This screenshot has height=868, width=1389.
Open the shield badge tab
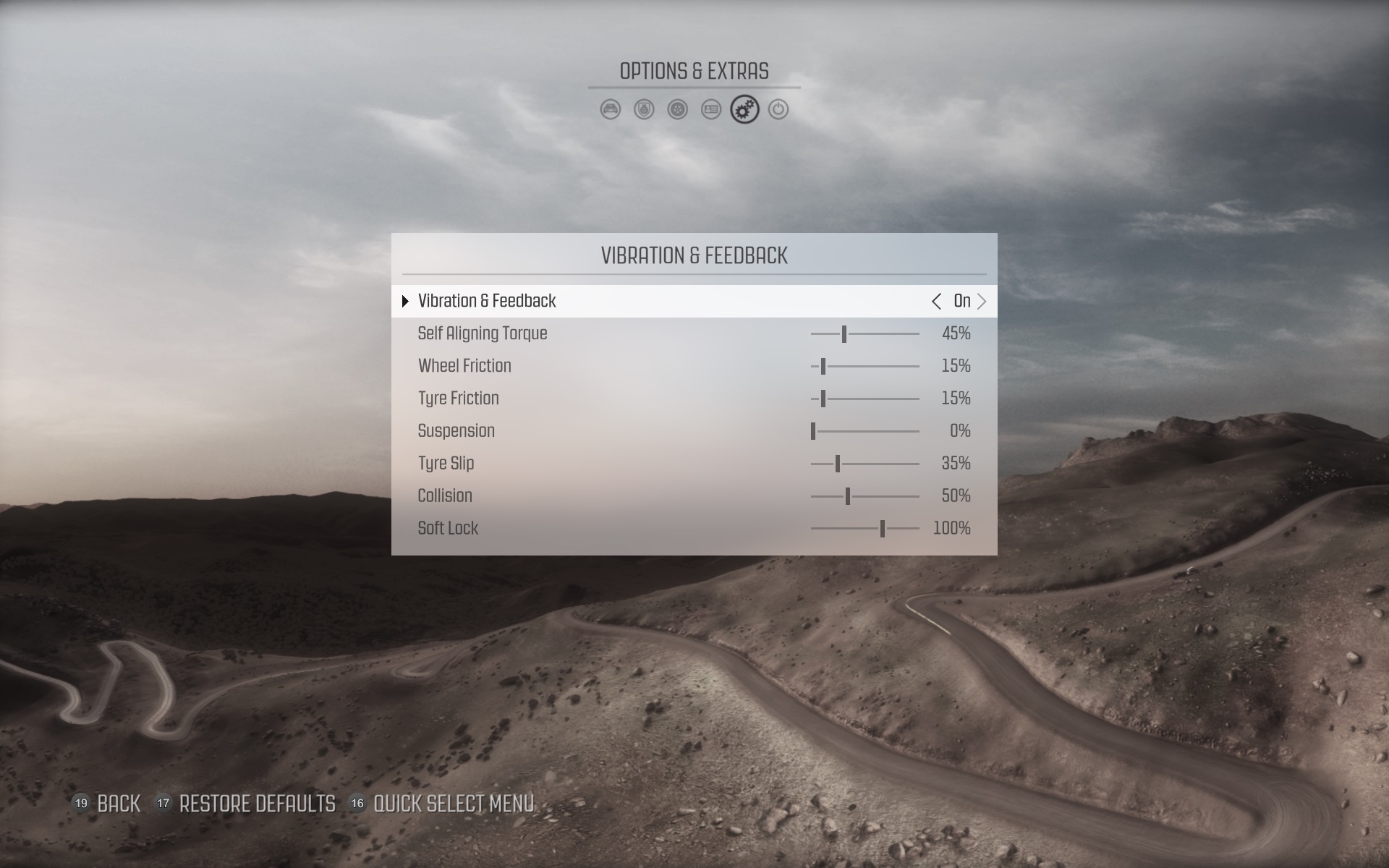(x=644, y=110)
